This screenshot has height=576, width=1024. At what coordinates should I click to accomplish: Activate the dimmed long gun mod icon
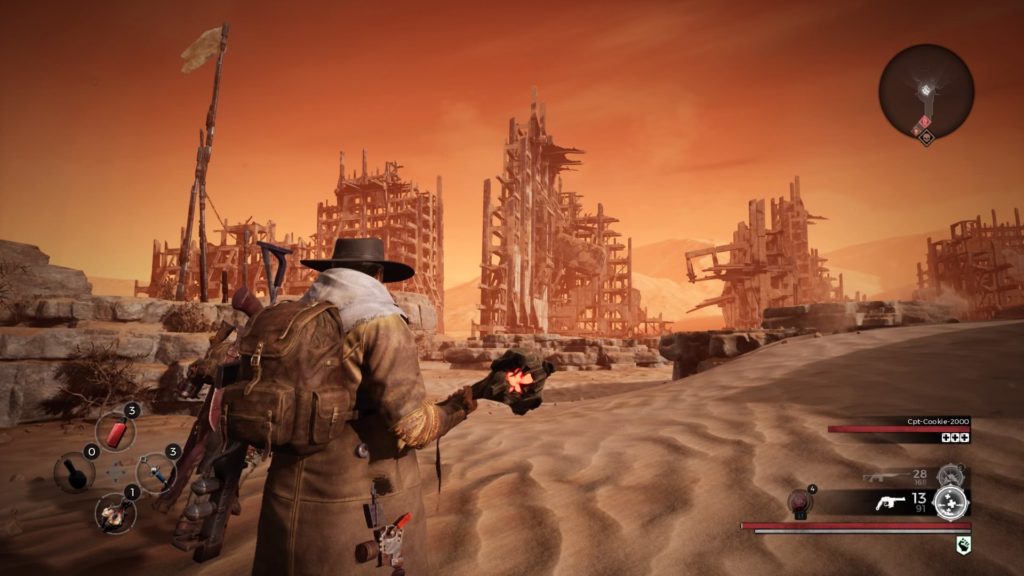pos(950,476)
